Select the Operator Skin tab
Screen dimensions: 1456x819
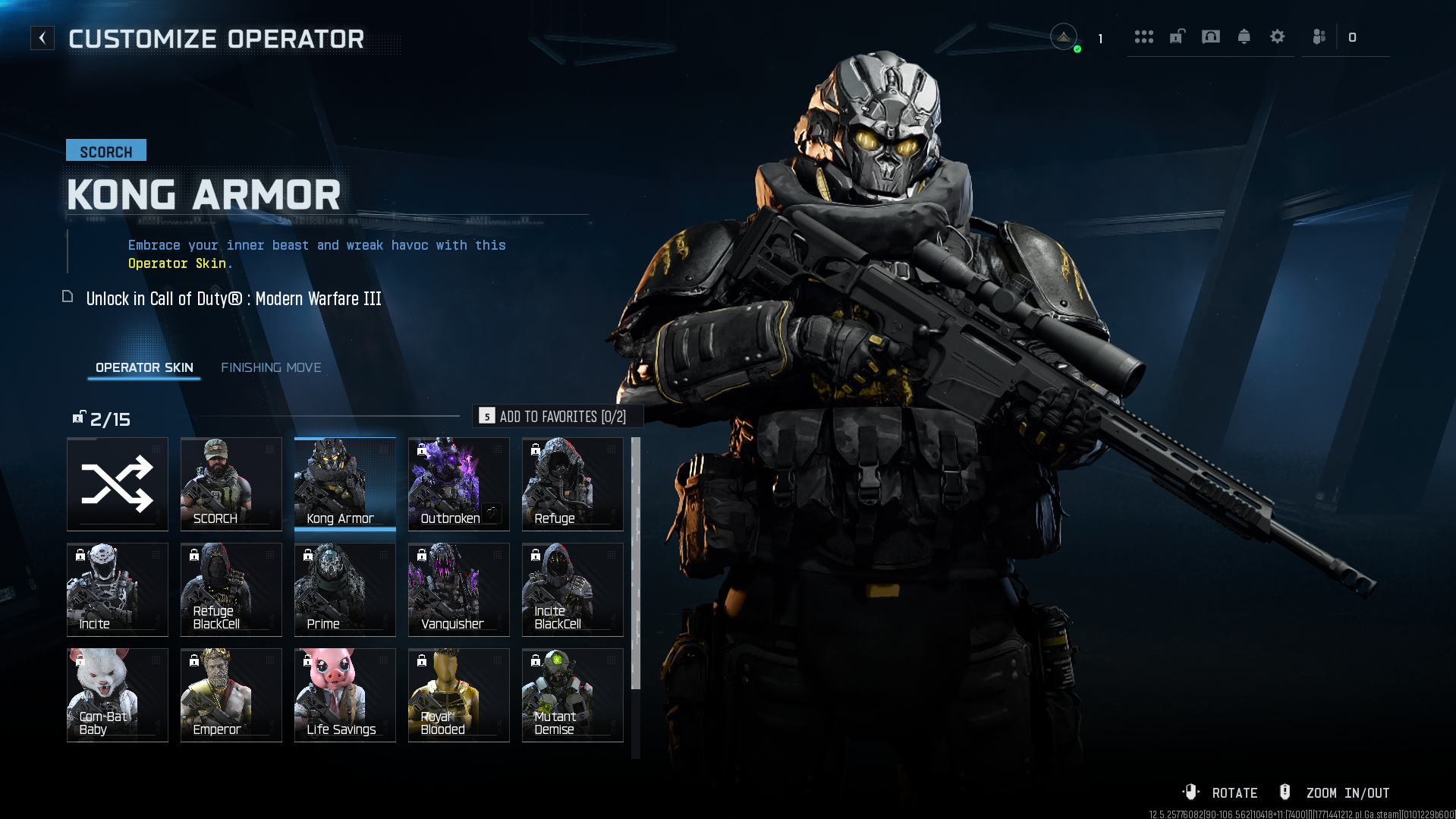[144, 367]
